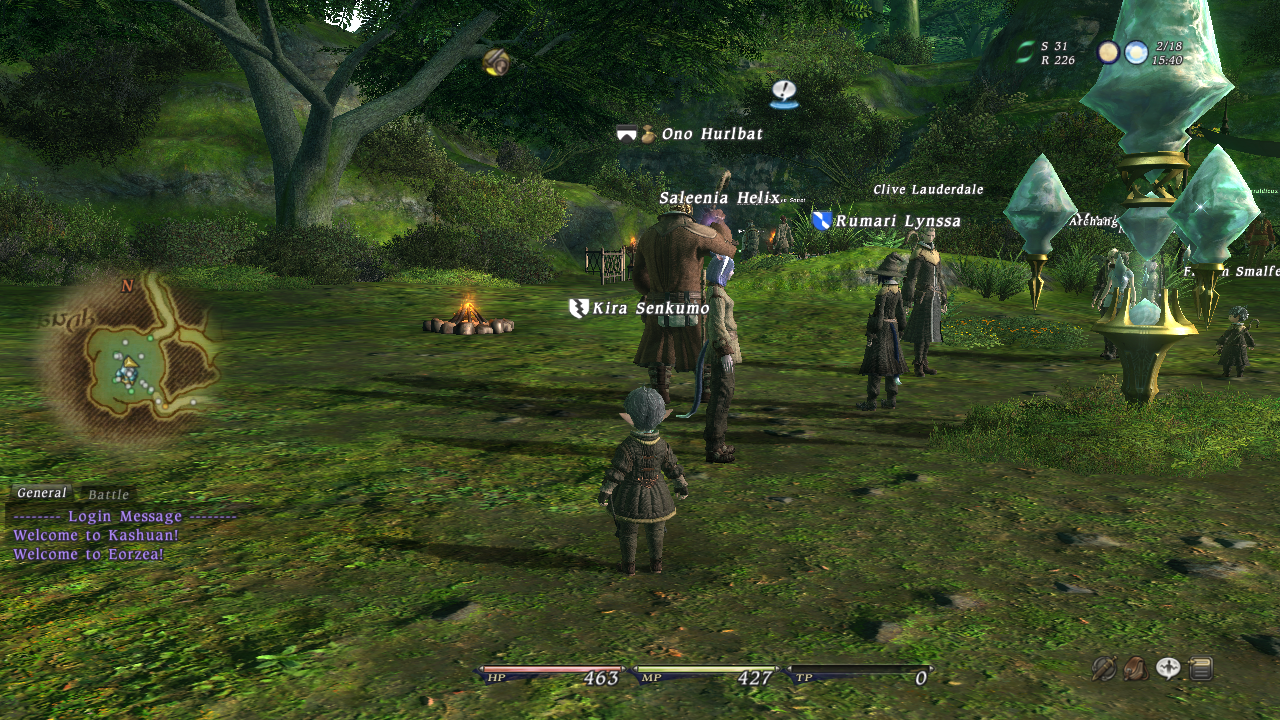Click the moon phase icon

point(1108,52)
